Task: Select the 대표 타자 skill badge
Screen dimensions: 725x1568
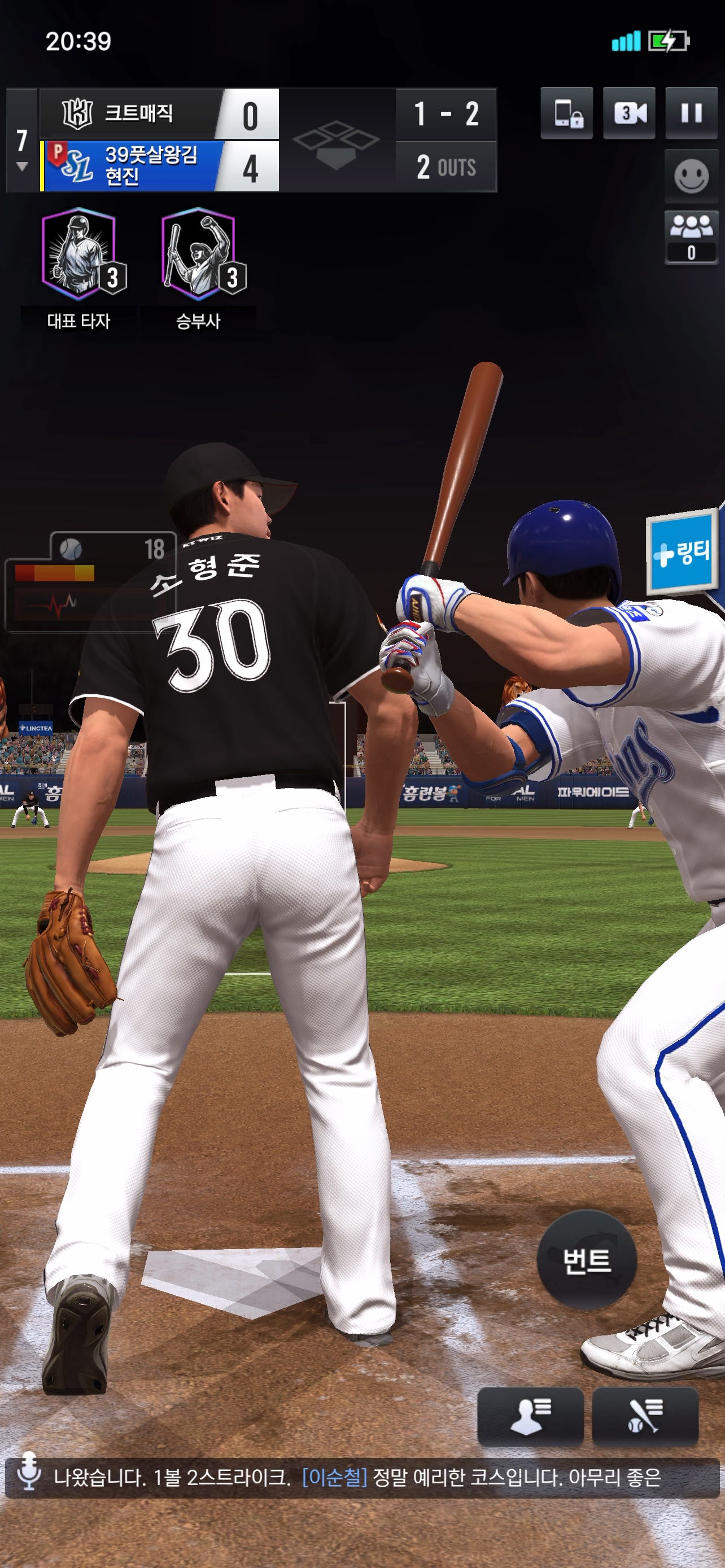Action: point(79,256)
